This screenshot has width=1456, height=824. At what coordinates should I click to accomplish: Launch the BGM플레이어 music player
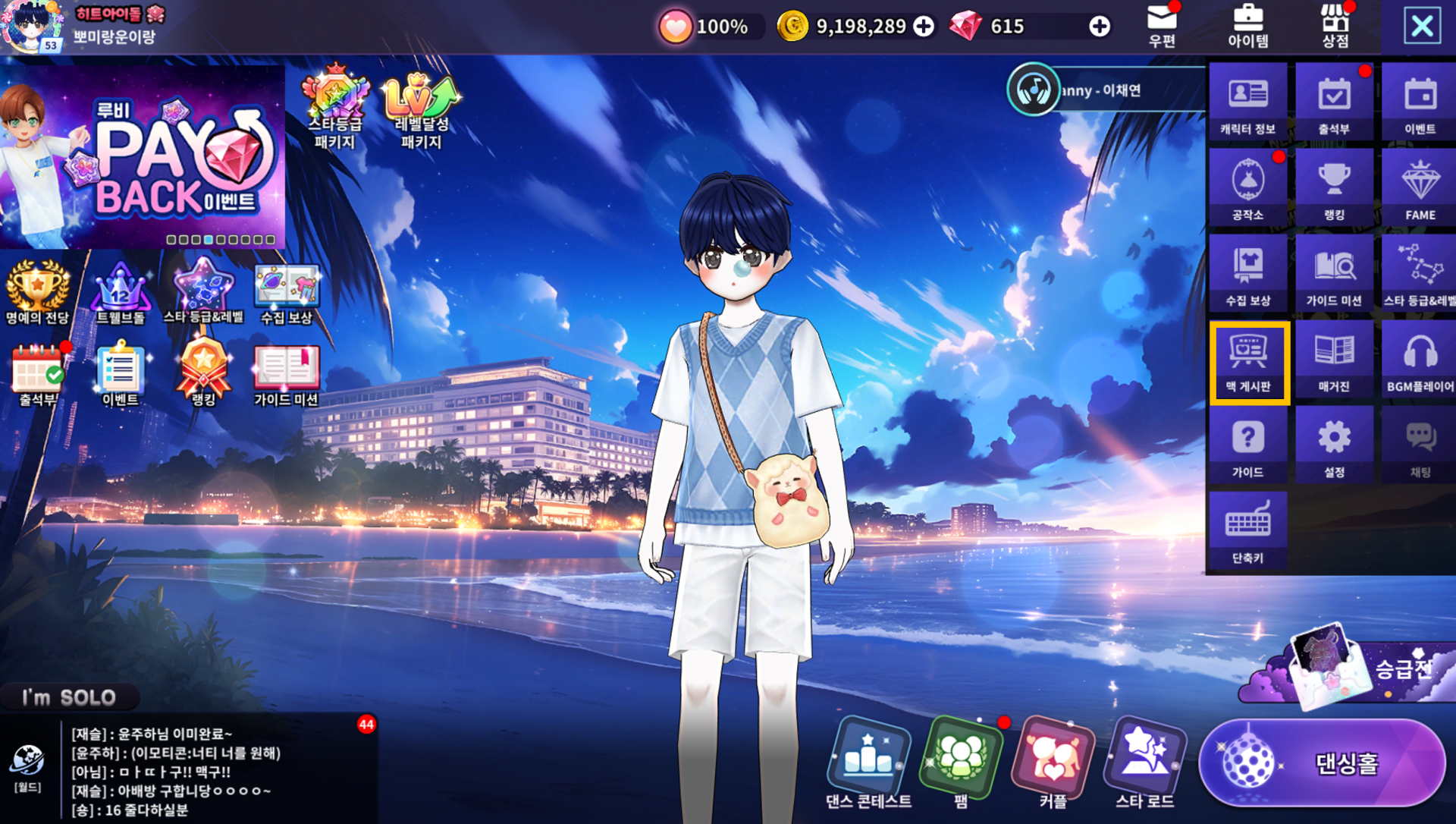(1420, 359)
